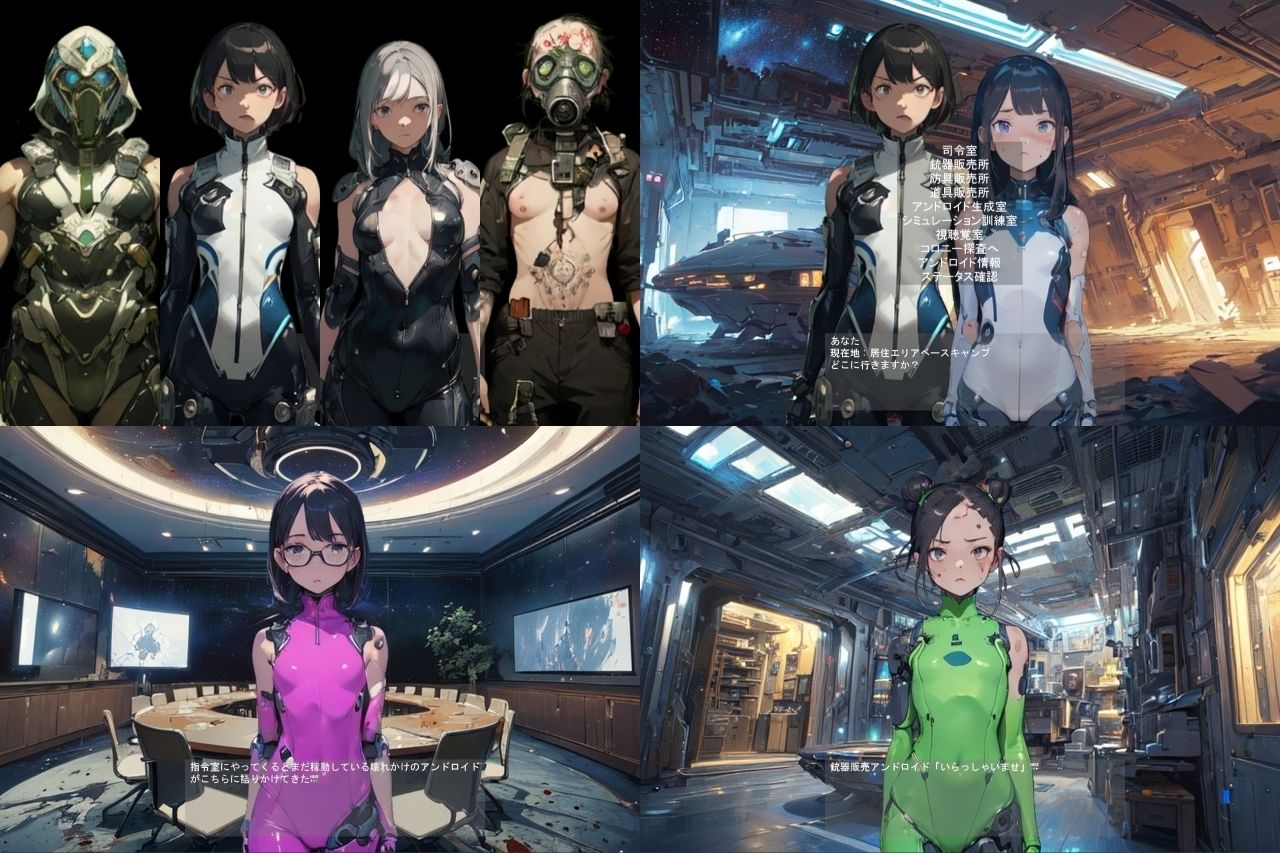
Task: Open the 視聴覚室 audiovisual room
Action: tap(958, 232)
